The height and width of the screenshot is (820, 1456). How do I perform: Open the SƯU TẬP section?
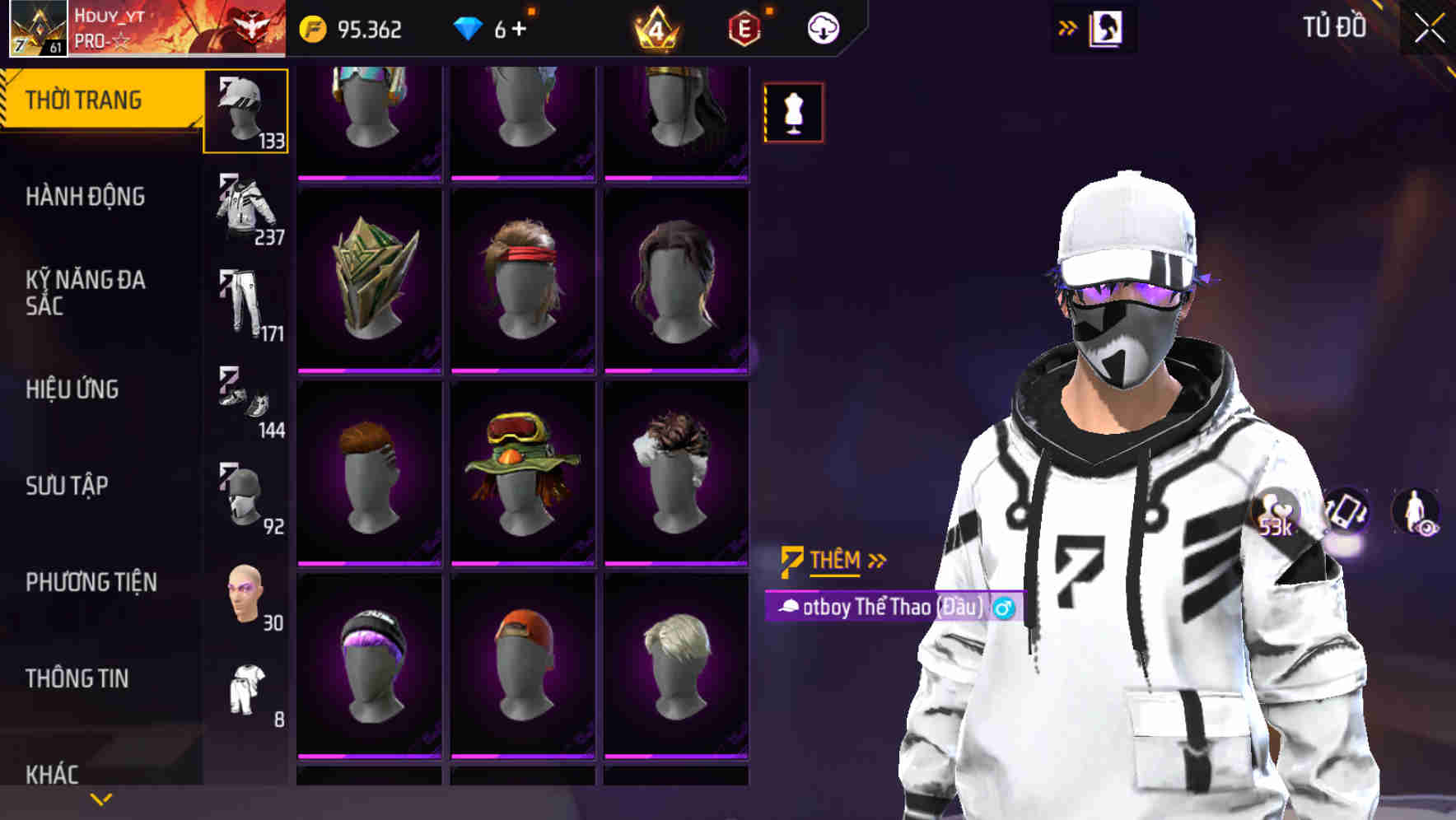68,487
